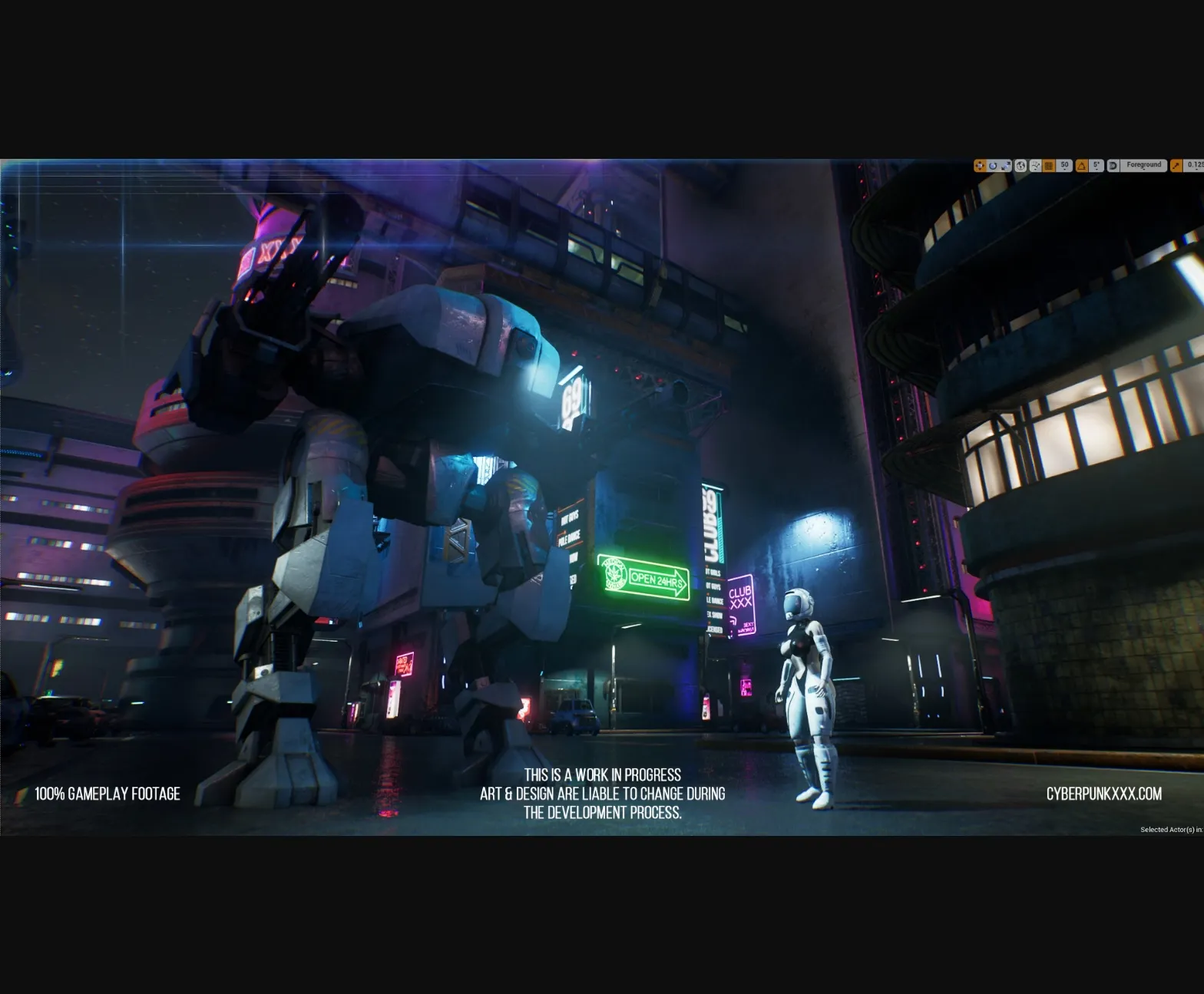Select the Rotate tool
This screenshot has height=994, width=1204.
click(x=994, y=165)
